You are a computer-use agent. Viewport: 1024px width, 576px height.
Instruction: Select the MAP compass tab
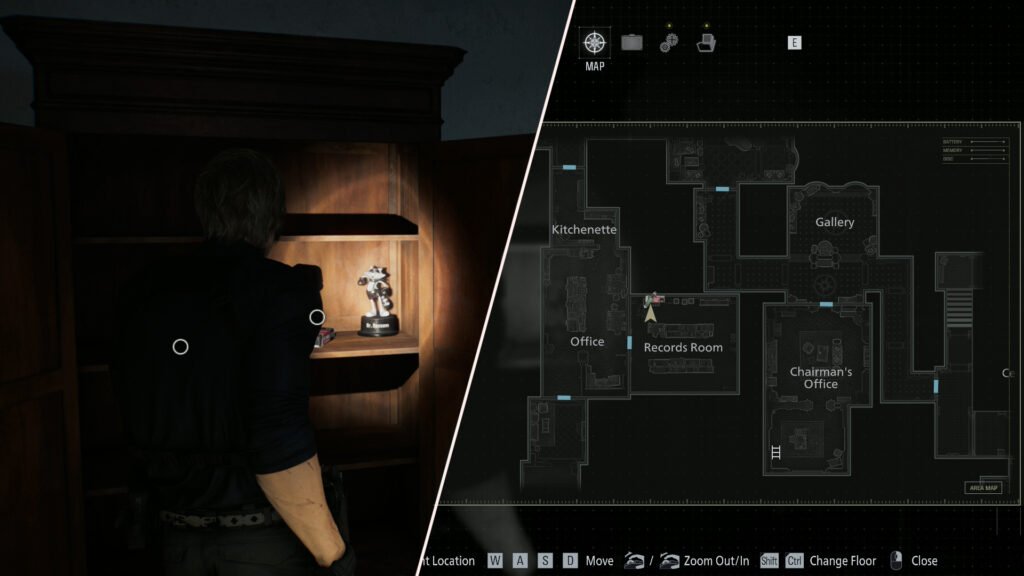[x=594, y=43]
